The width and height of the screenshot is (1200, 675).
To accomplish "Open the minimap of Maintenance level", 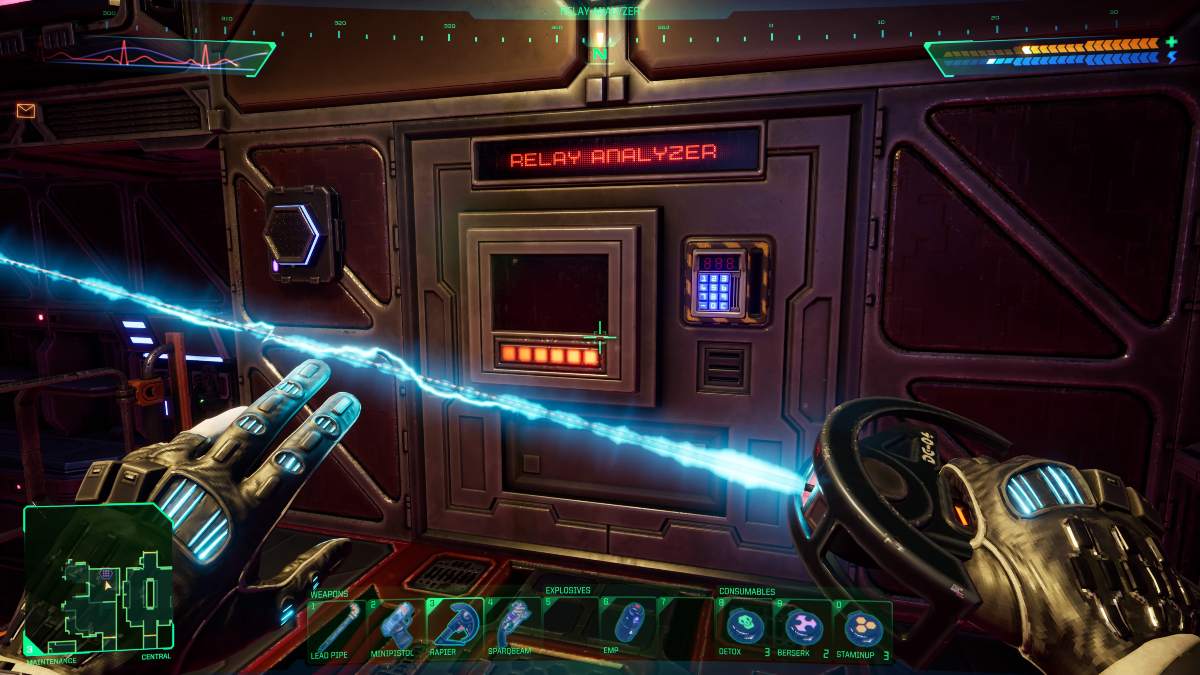I will tap(99, 579).
